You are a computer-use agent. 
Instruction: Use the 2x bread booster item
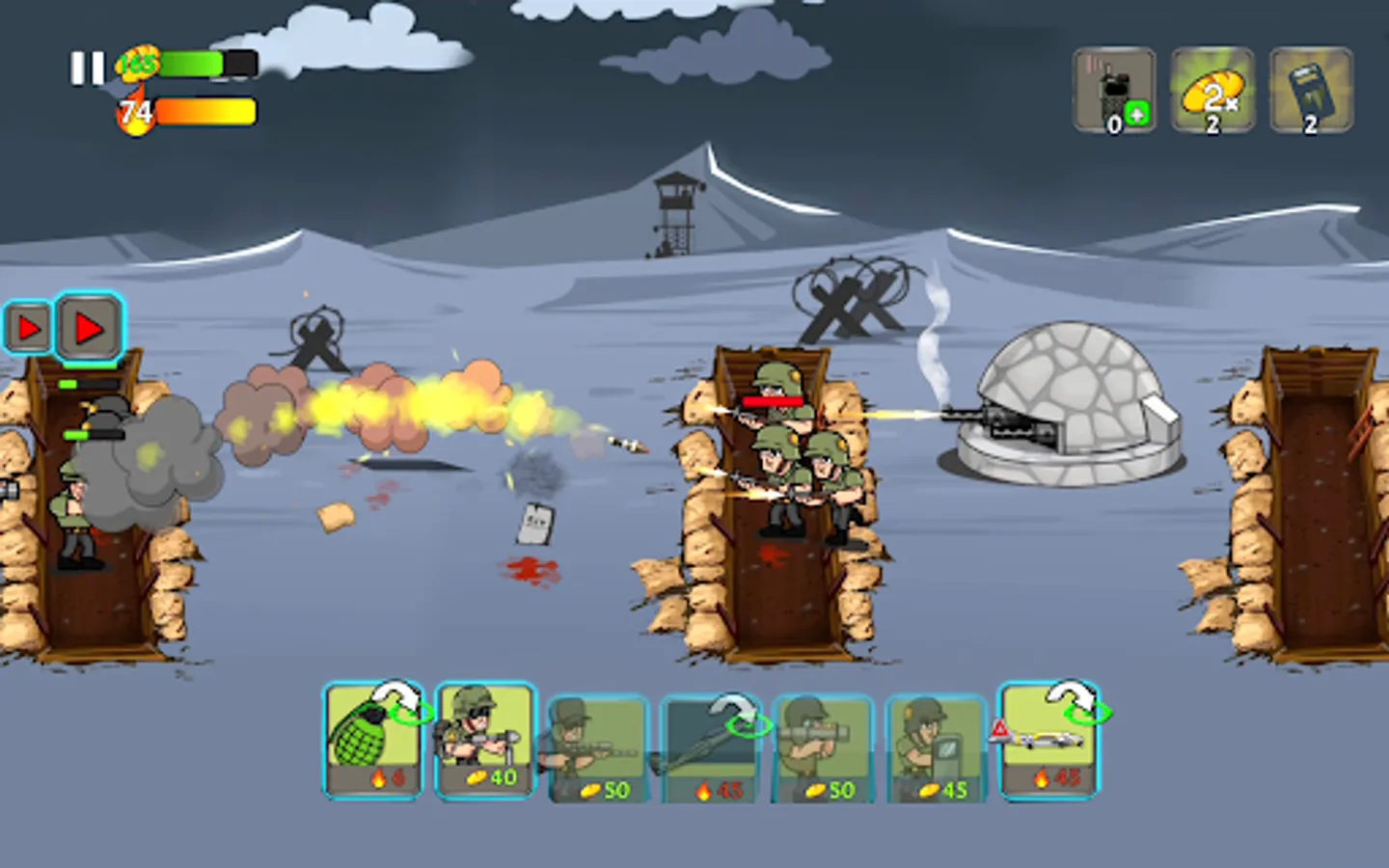(x=1212, y=90)
